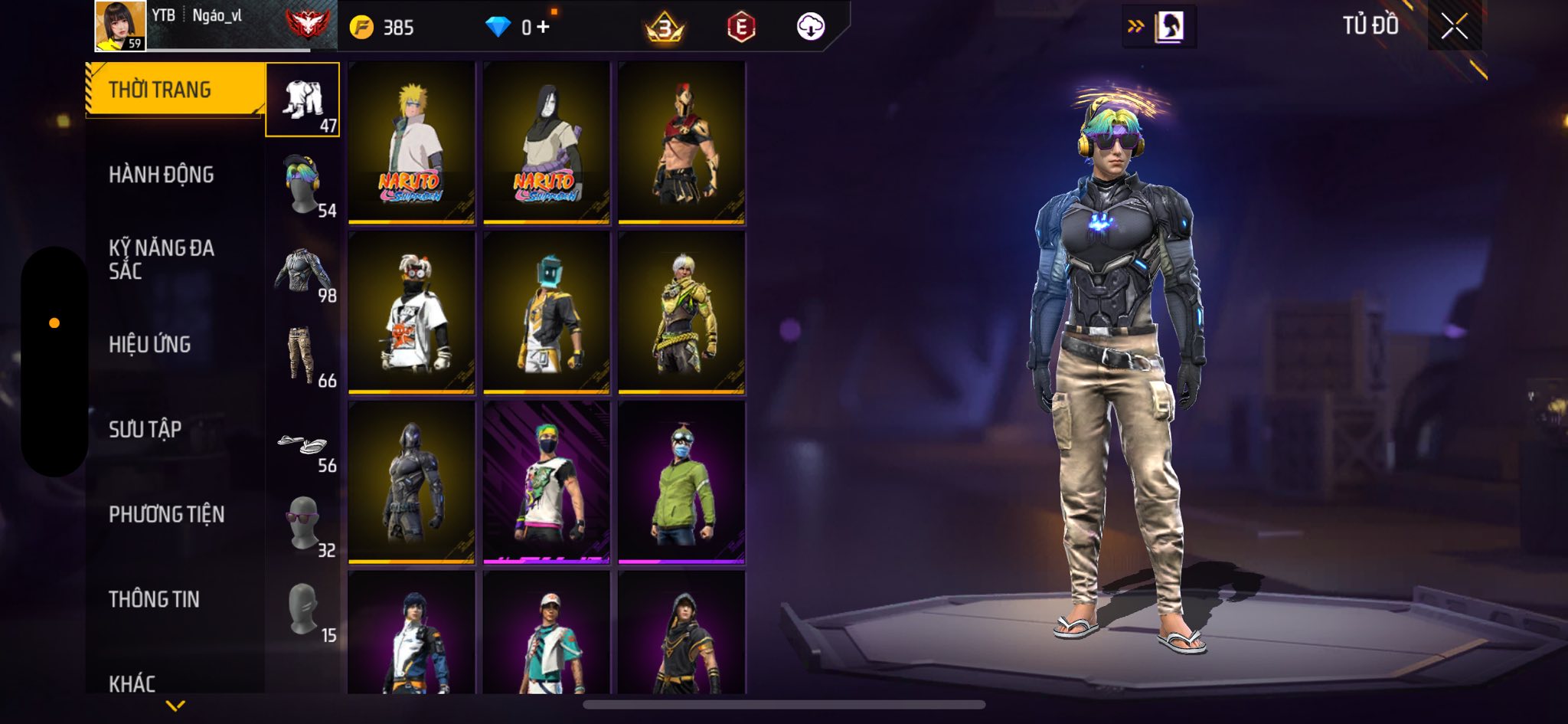Switch to KỸ NĂNG ĐA SẮC
Image resolution: width=1568 pixels, height=724 pixels.
(161, 259)
